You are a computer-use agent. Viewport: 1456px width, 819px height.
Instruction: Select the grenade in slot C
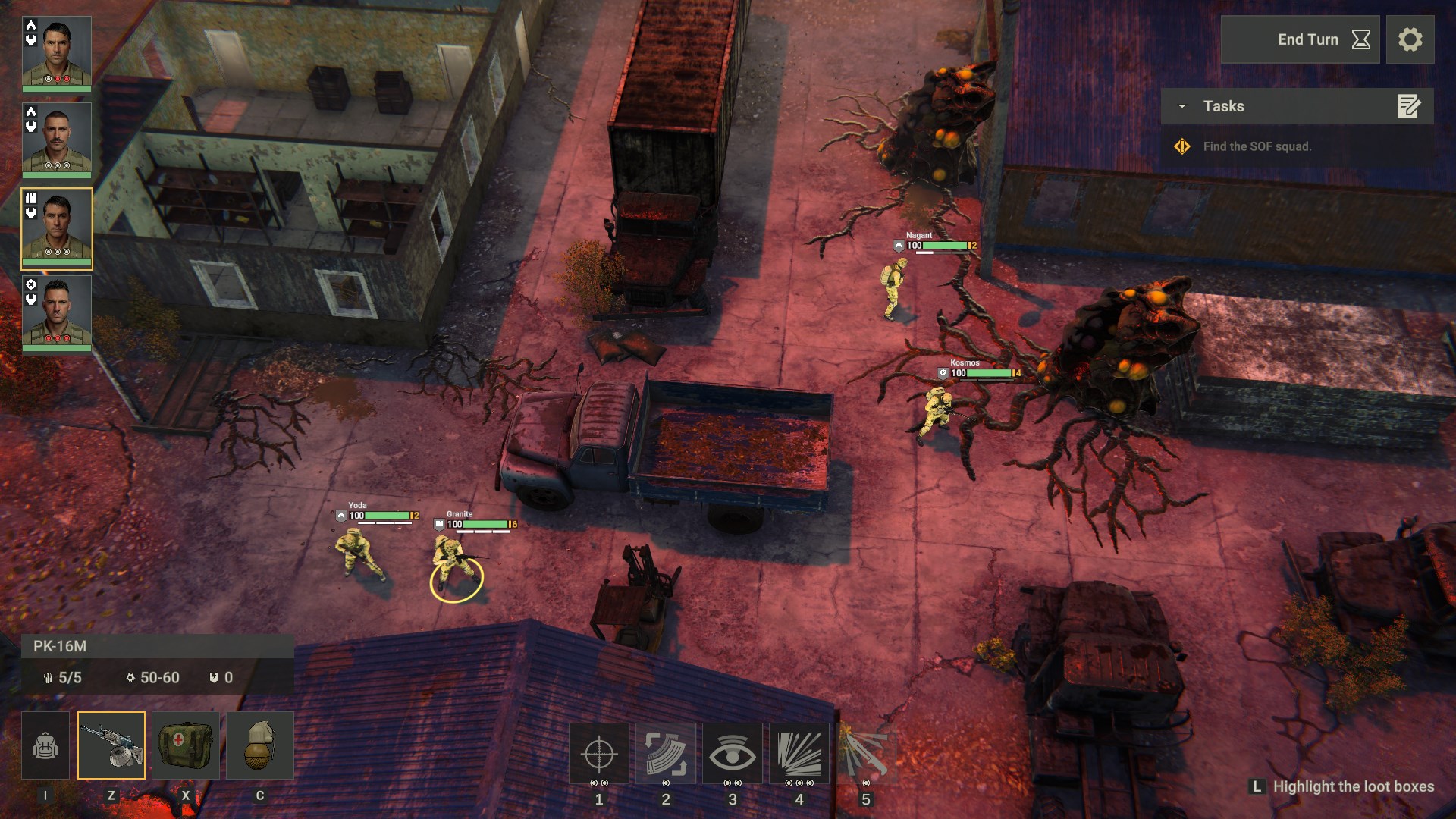click(x=259, y=745)
